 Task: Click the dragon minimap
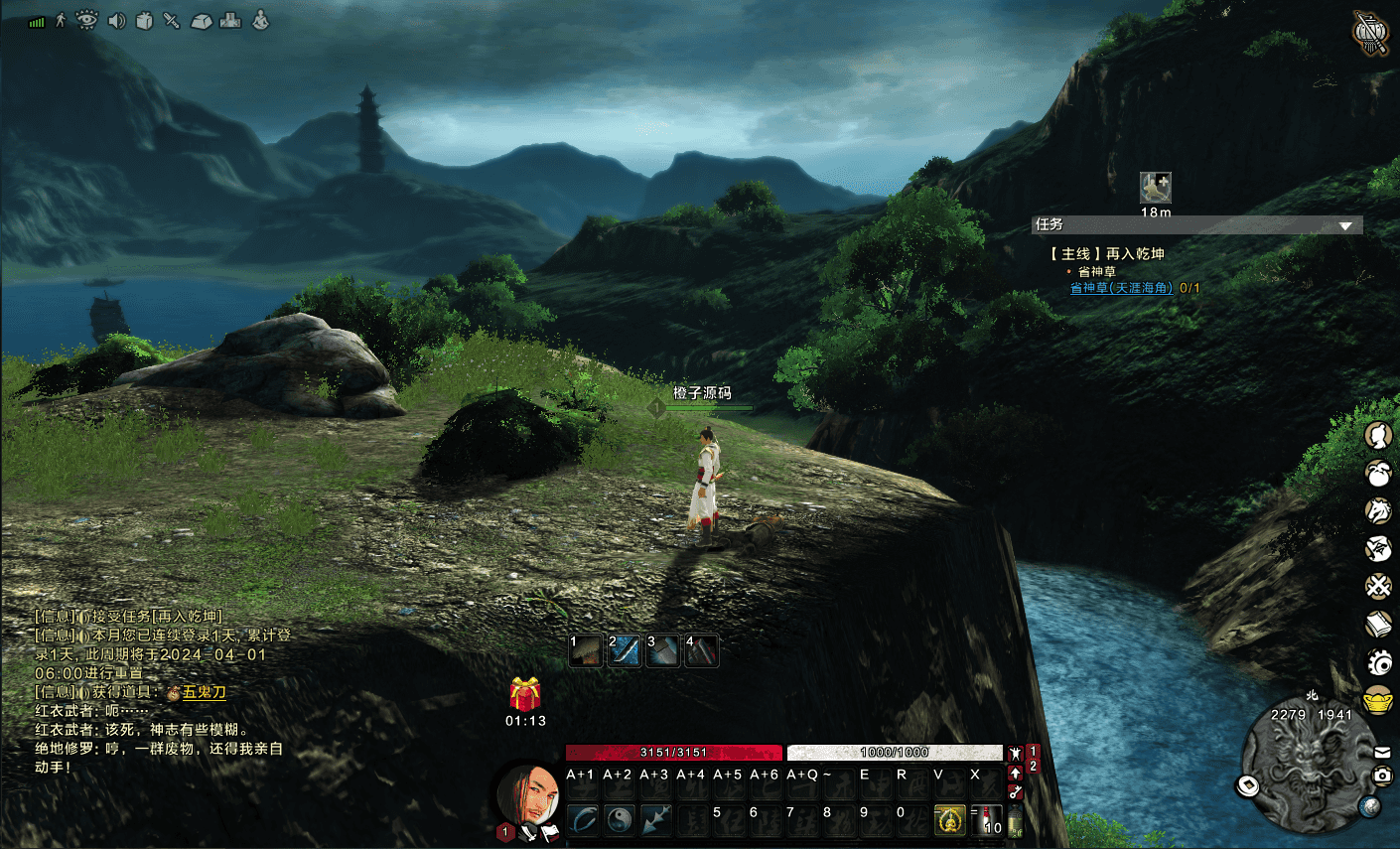click(x=1307, y=767)
